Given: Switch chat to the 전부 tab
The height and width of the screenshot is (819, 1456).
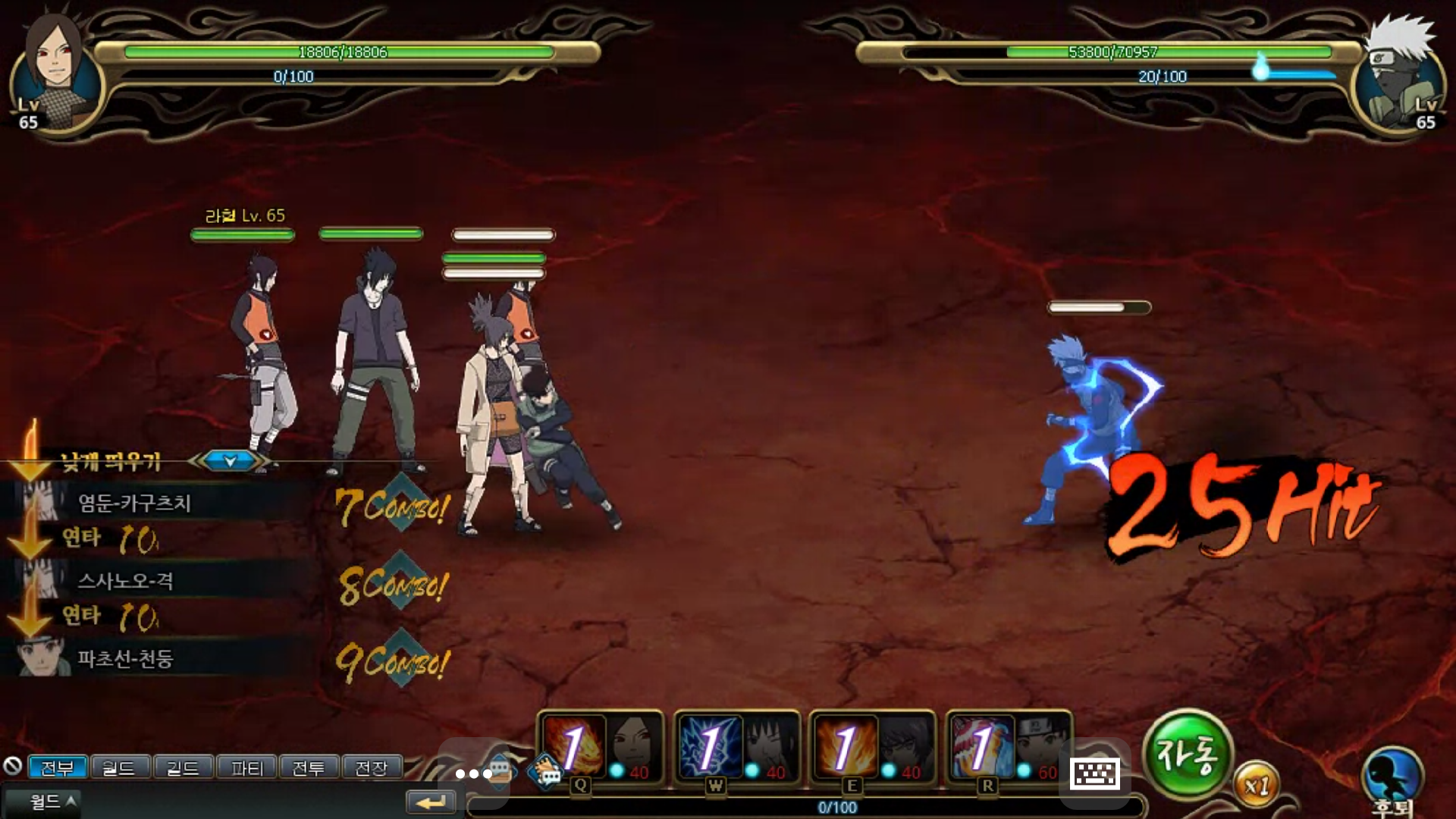Looking at the screenshot, I should 58,768.
